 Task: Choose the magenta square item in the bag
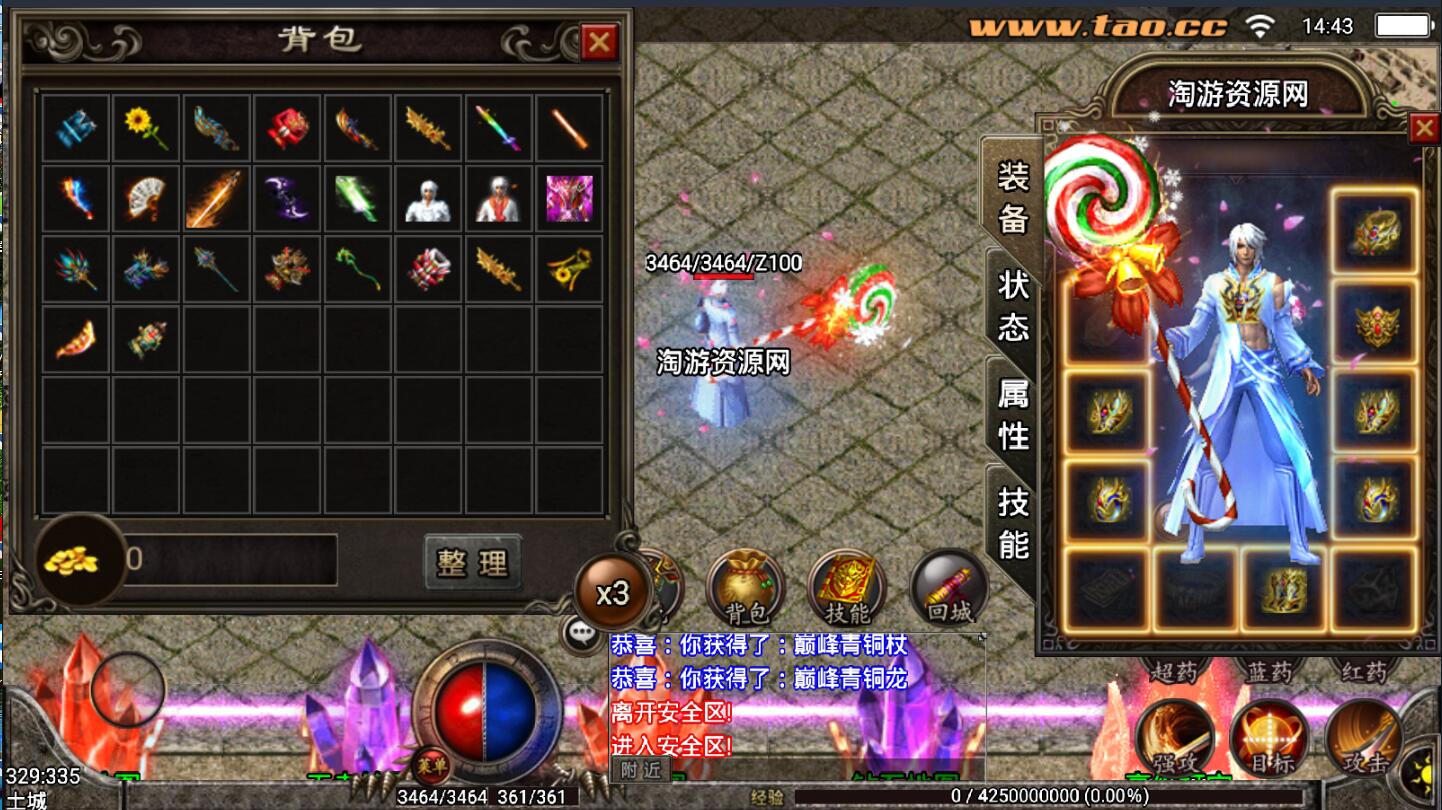tap(569, 198)
